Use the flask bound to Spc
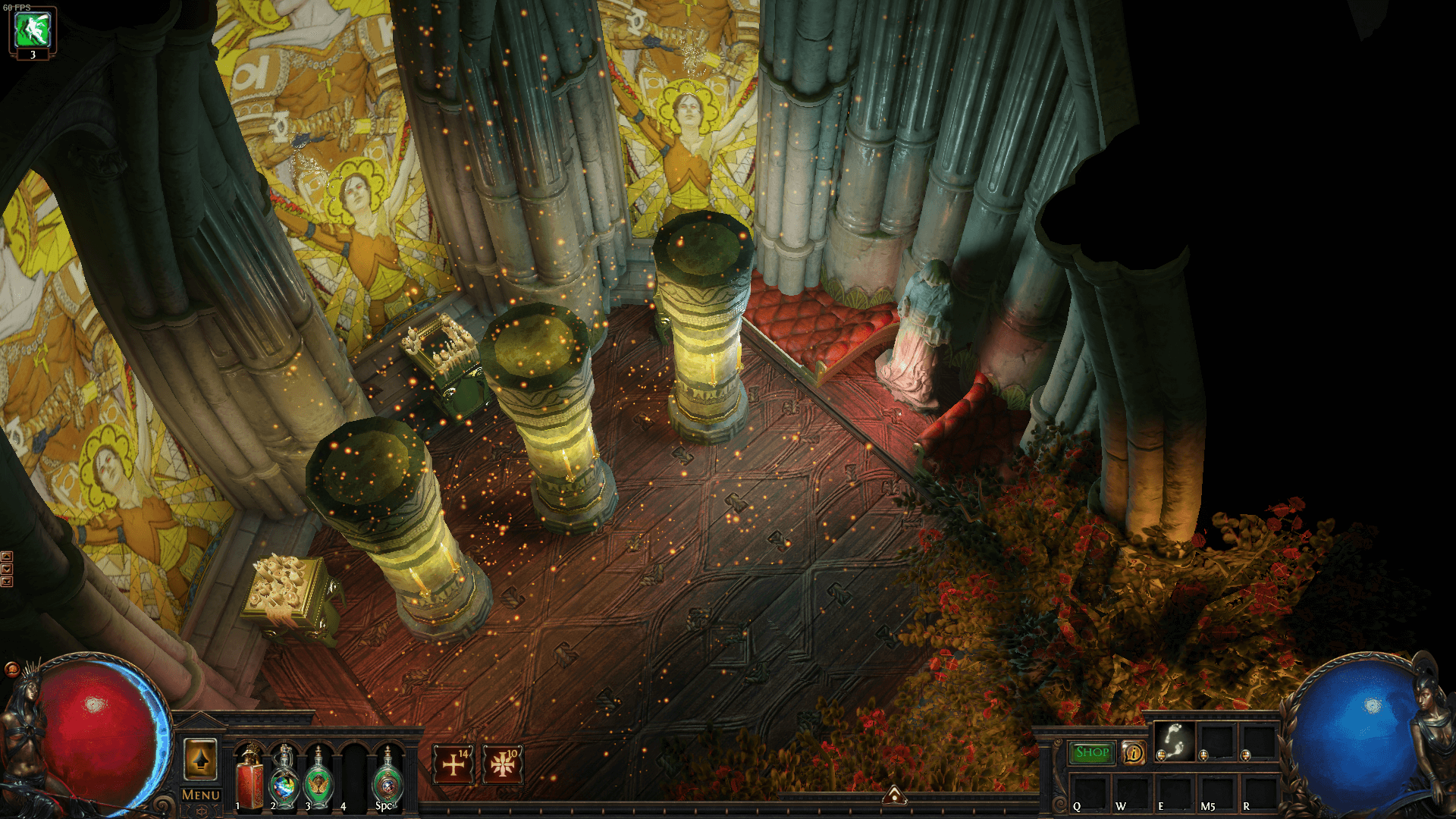 point(388,779)
